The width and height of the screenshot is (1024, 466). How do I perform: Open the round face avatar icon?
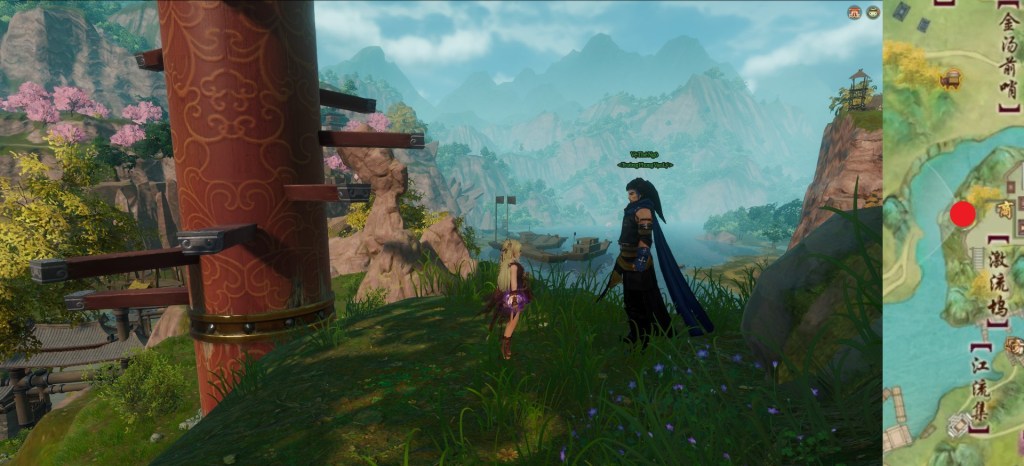click(x=873, y=12)
